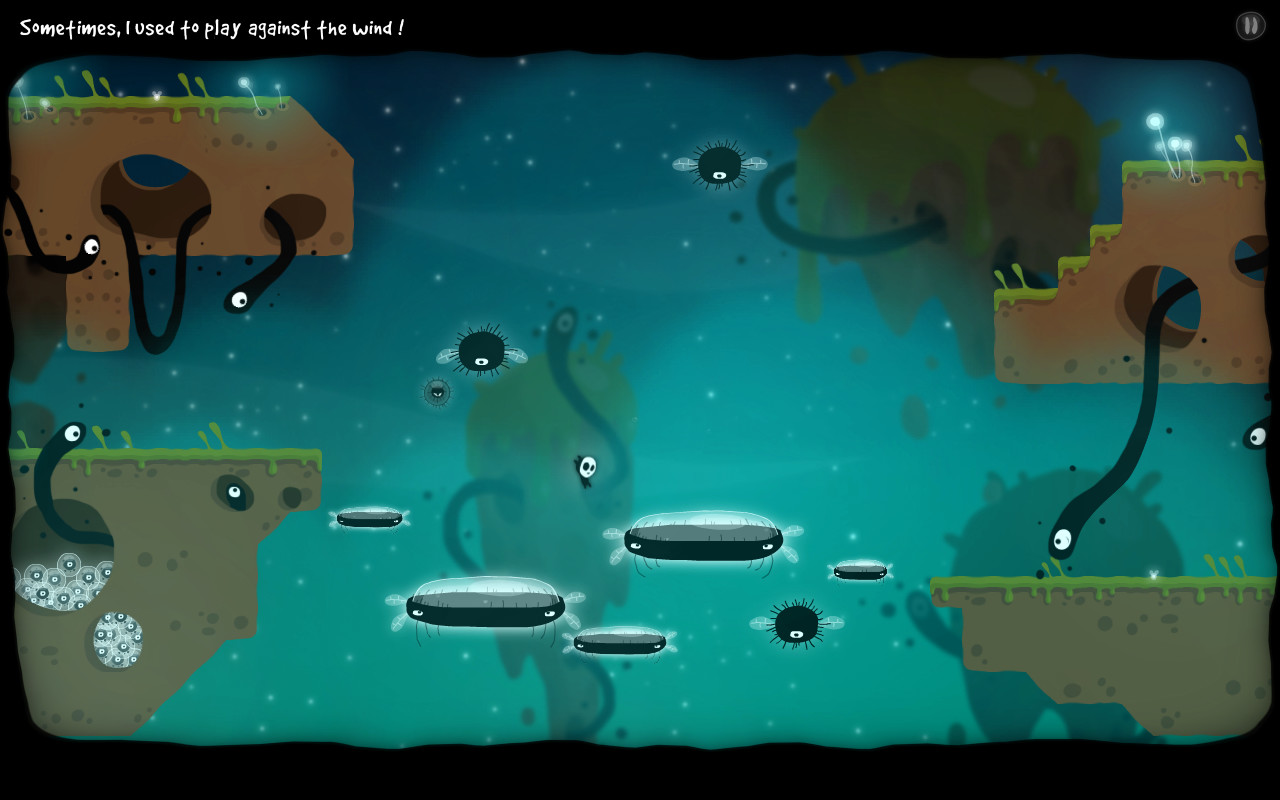
Task: Click the small curled-up urchin creature
Action: 436,392
